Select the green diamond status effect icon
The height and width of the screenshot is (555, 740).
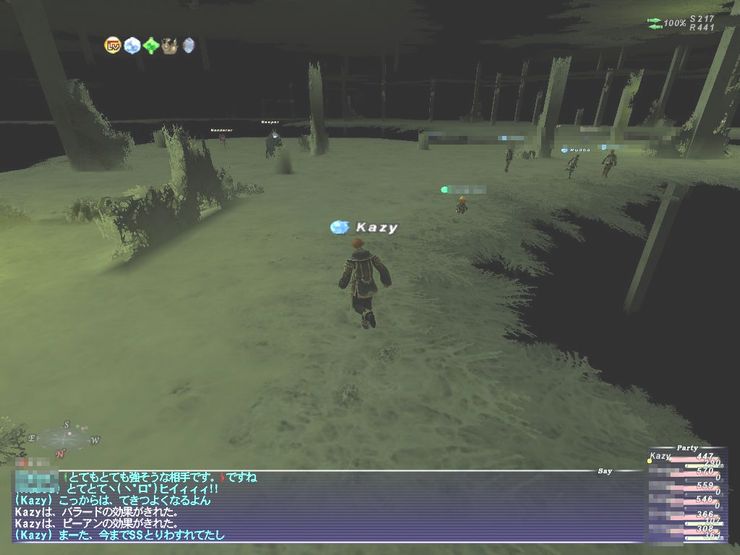point(151,45)
